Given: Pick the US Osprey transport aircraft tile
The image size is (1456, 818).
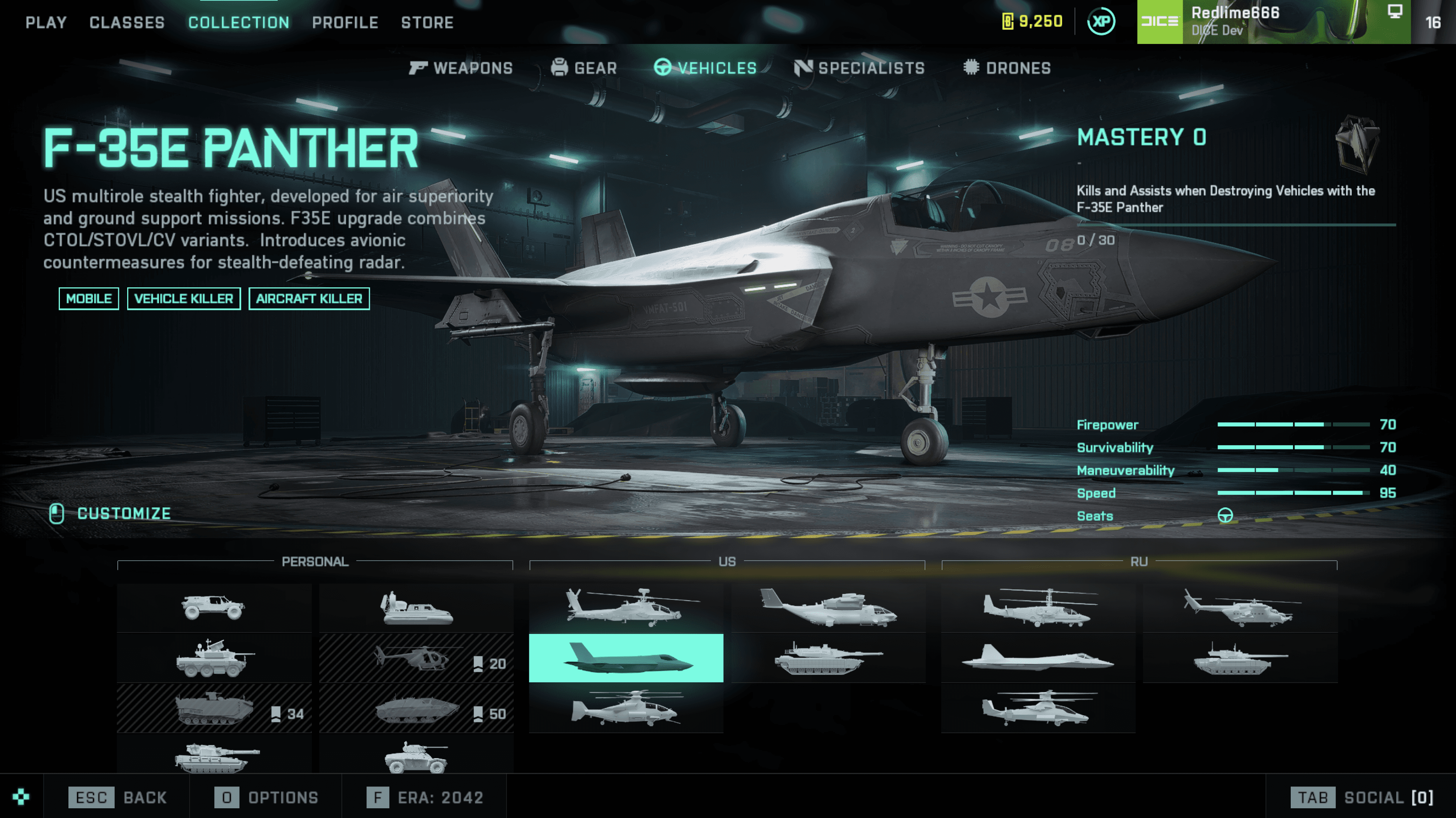Looking at the screenshot, I should click(x=828, y=608).
